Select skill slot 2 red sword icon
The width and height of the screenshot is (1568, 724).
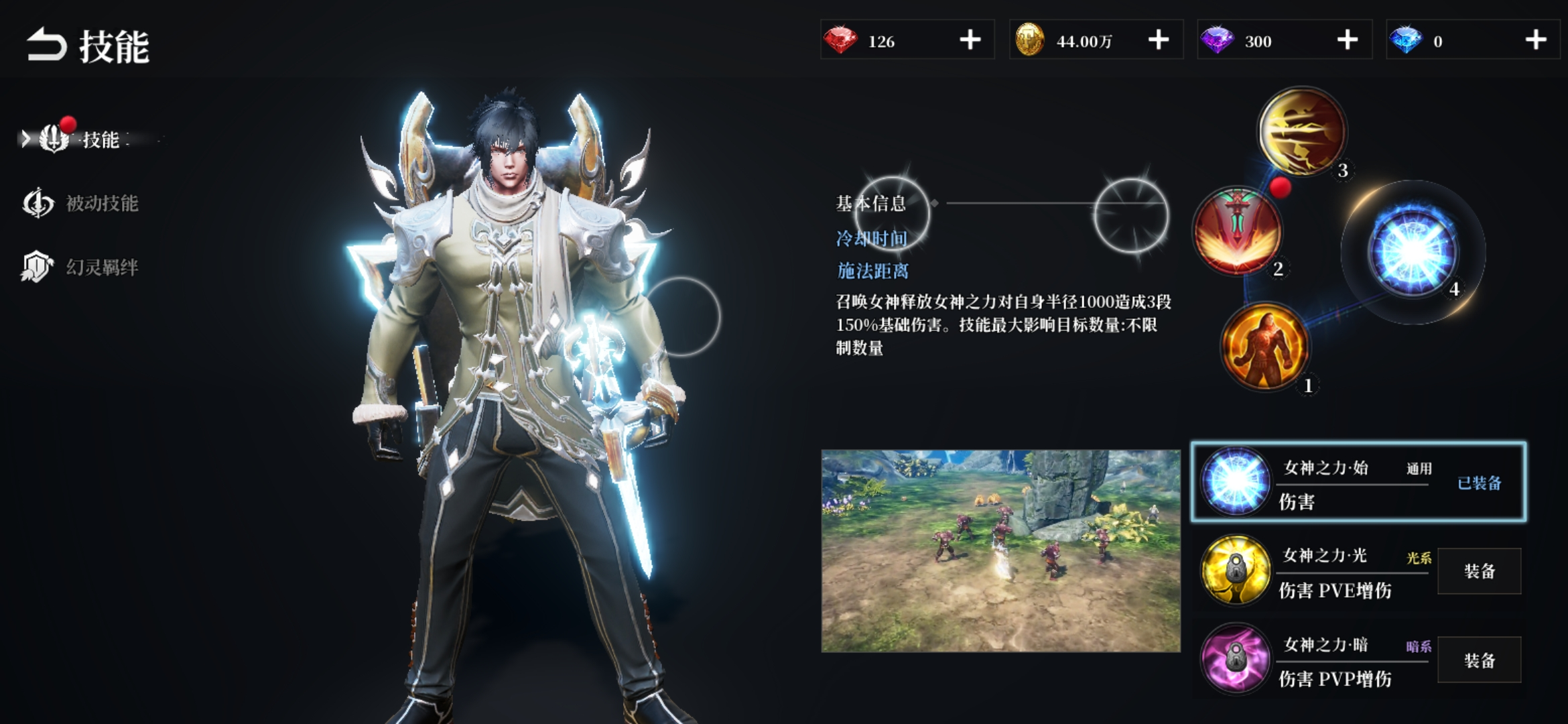[1237, 231]
